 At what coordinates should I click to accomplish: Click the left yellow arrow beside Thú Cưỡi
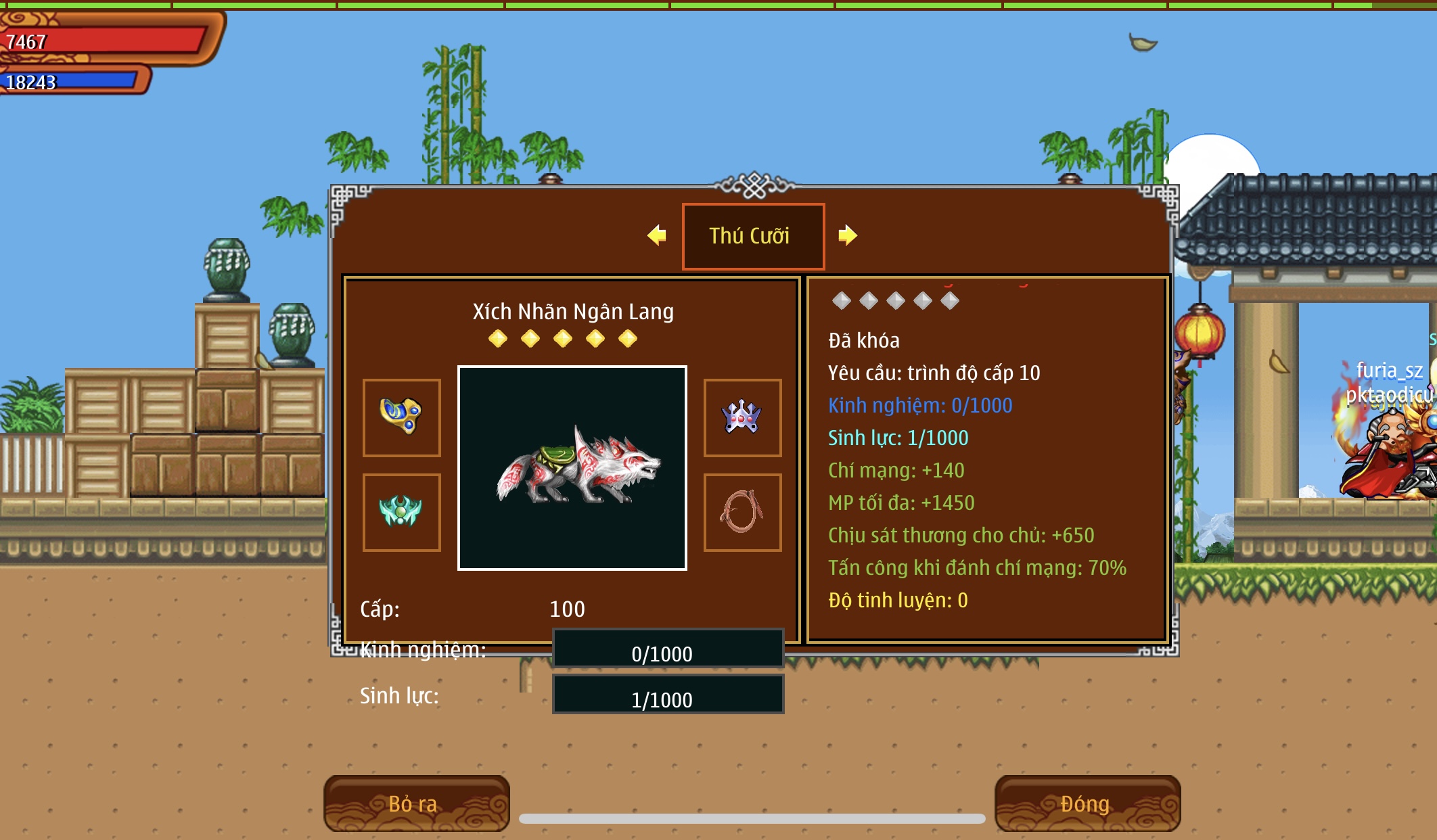(x=657, y=235)
